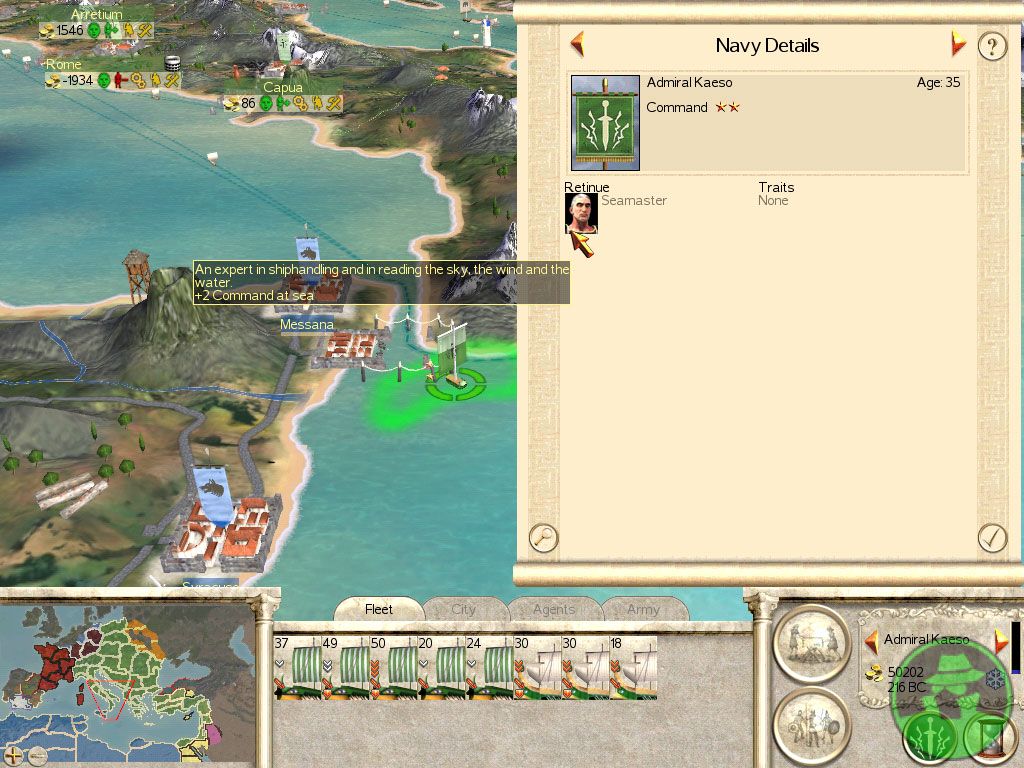The height and width of the screenshot is (768, 1024).
Task: Open the Army tab
Action: pyautogui.click(x=643, y=609)
